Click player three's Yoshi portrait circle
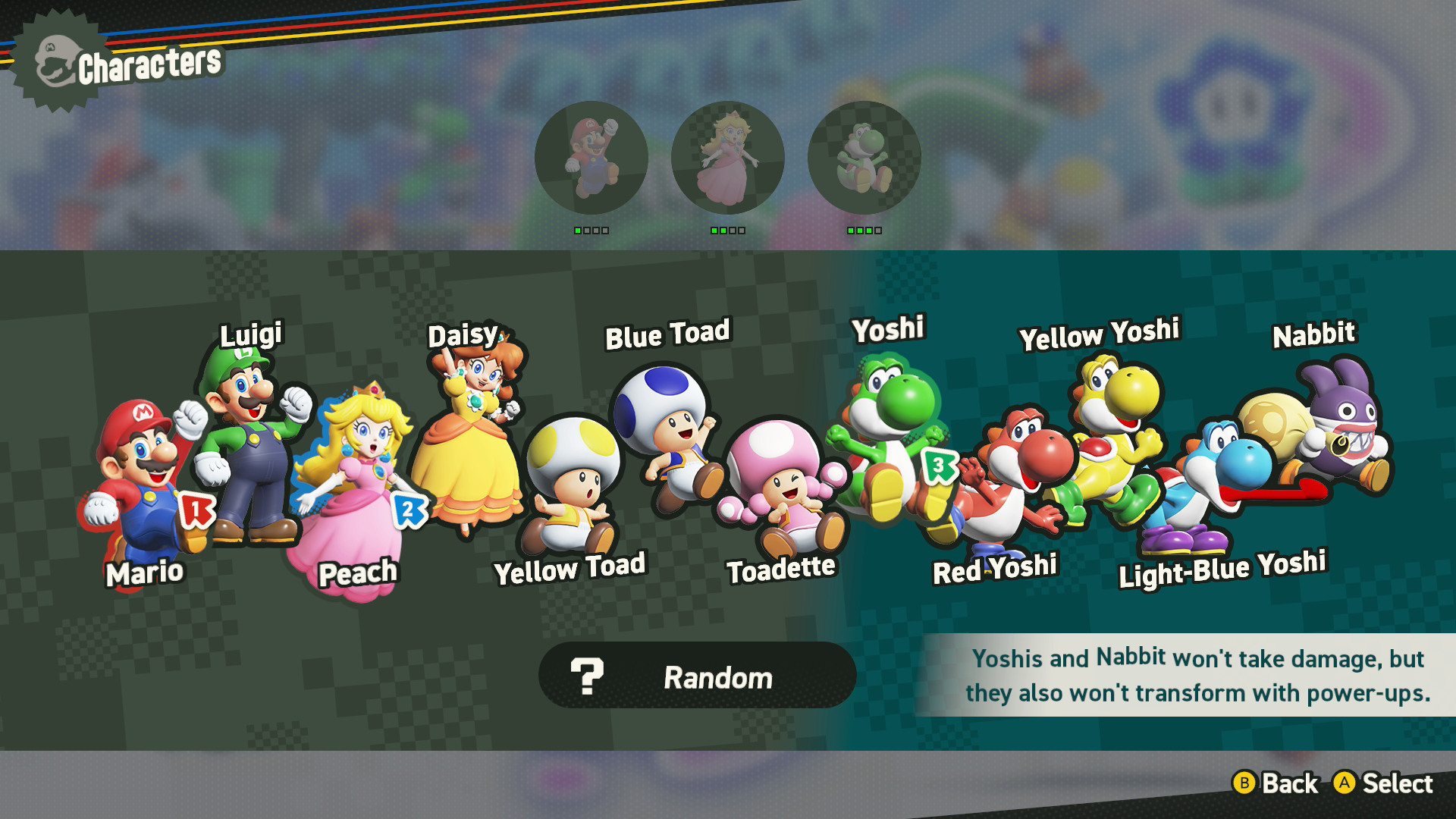 point(864,158)
